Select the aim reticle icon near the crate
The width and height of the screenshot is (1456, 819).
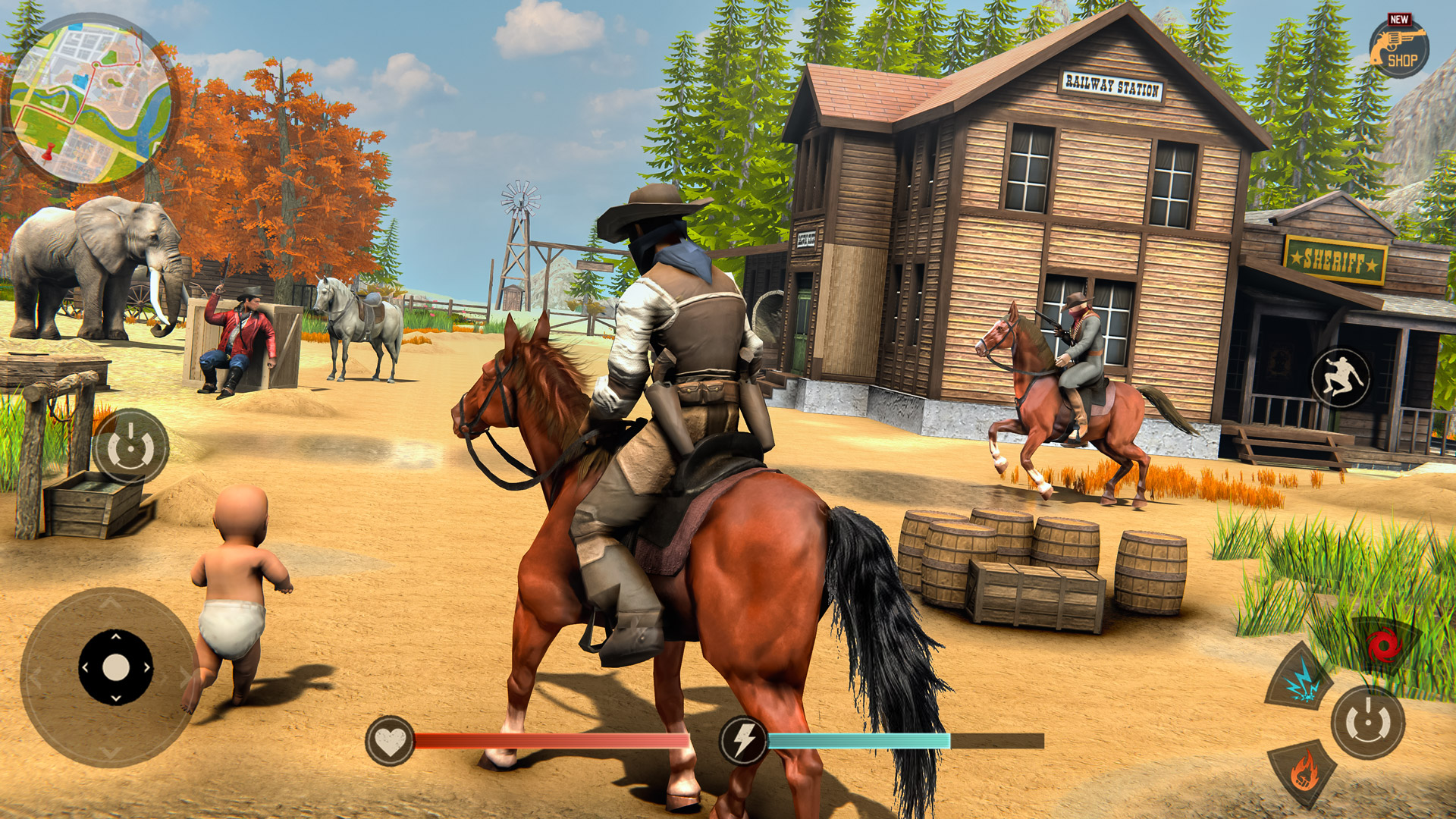click(130, 447)
